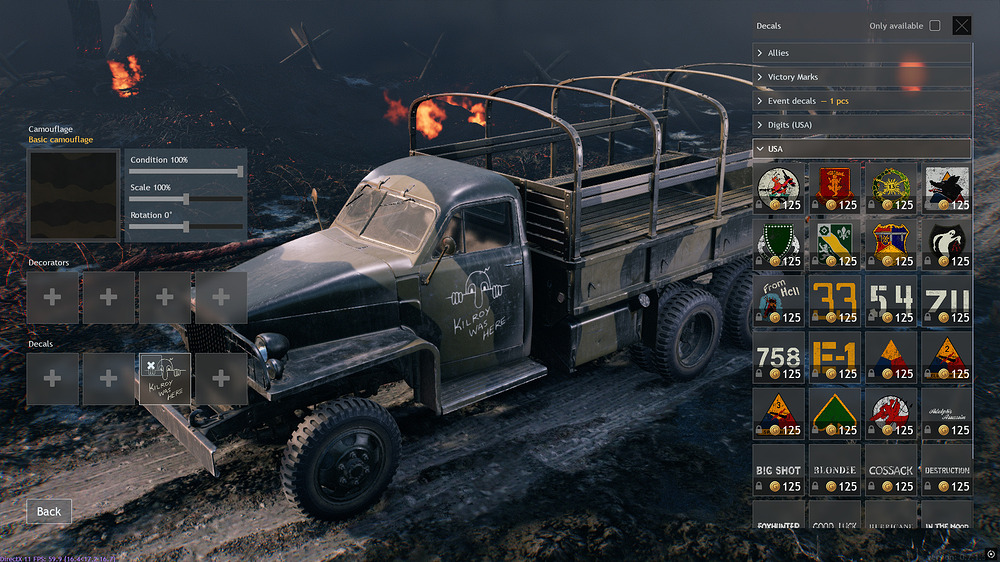1000x562 pixels.
Task: Open the Event decals category
Action: 861,101
